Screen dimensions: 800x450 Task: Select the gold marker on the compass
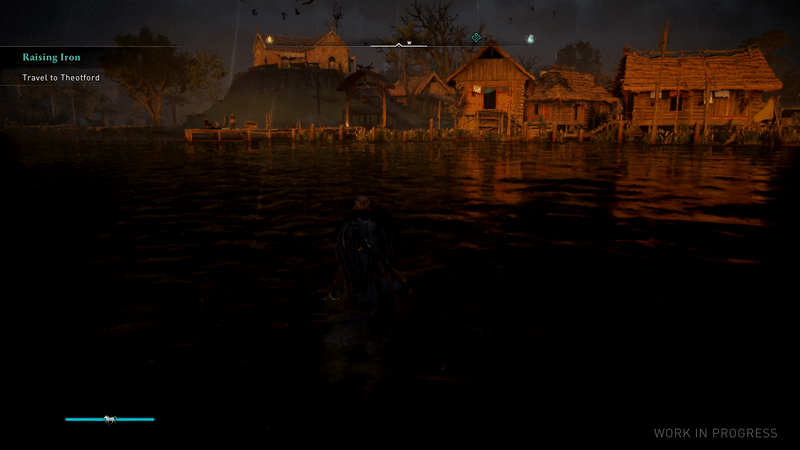(269, 39)
